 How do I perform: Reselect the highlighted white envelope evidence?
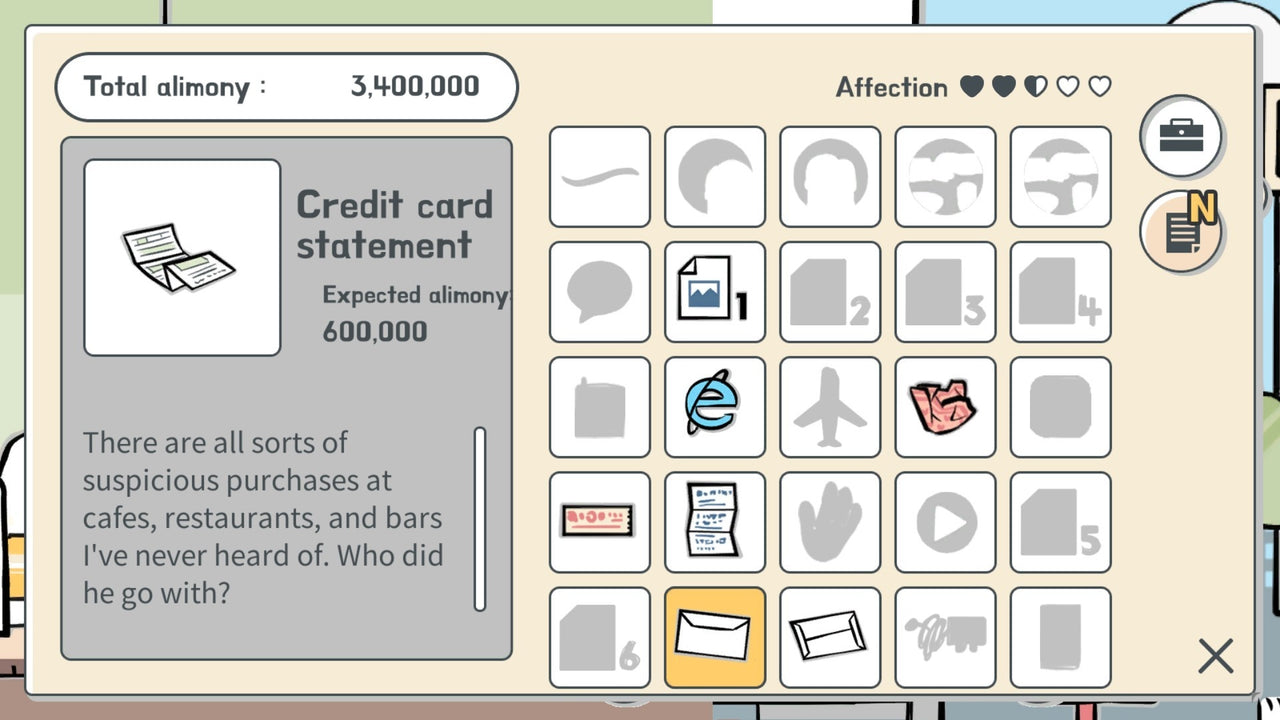click(x=715, y=637)
